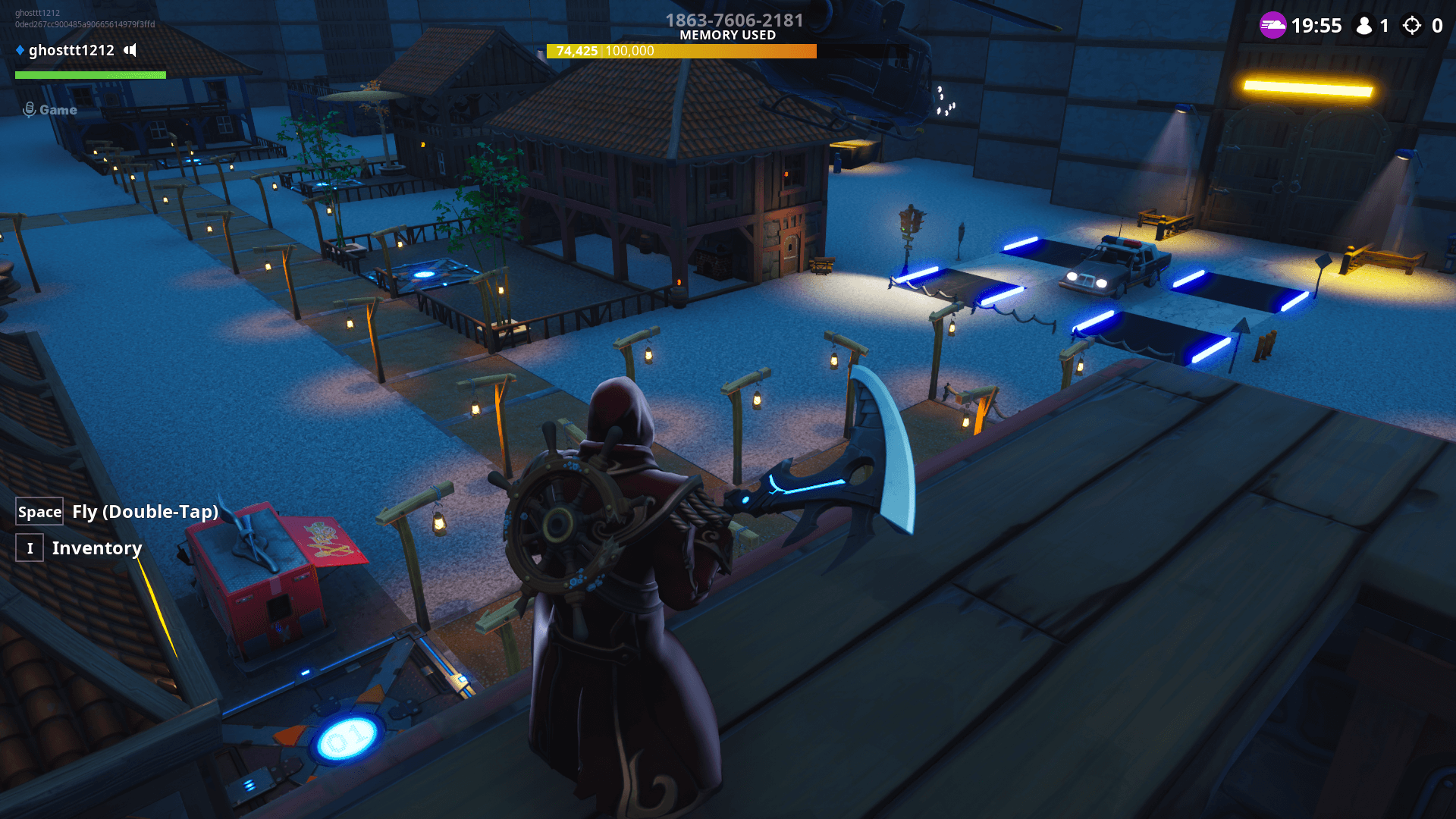
Task: Select the player count icon
Action: pos(1365,25)
